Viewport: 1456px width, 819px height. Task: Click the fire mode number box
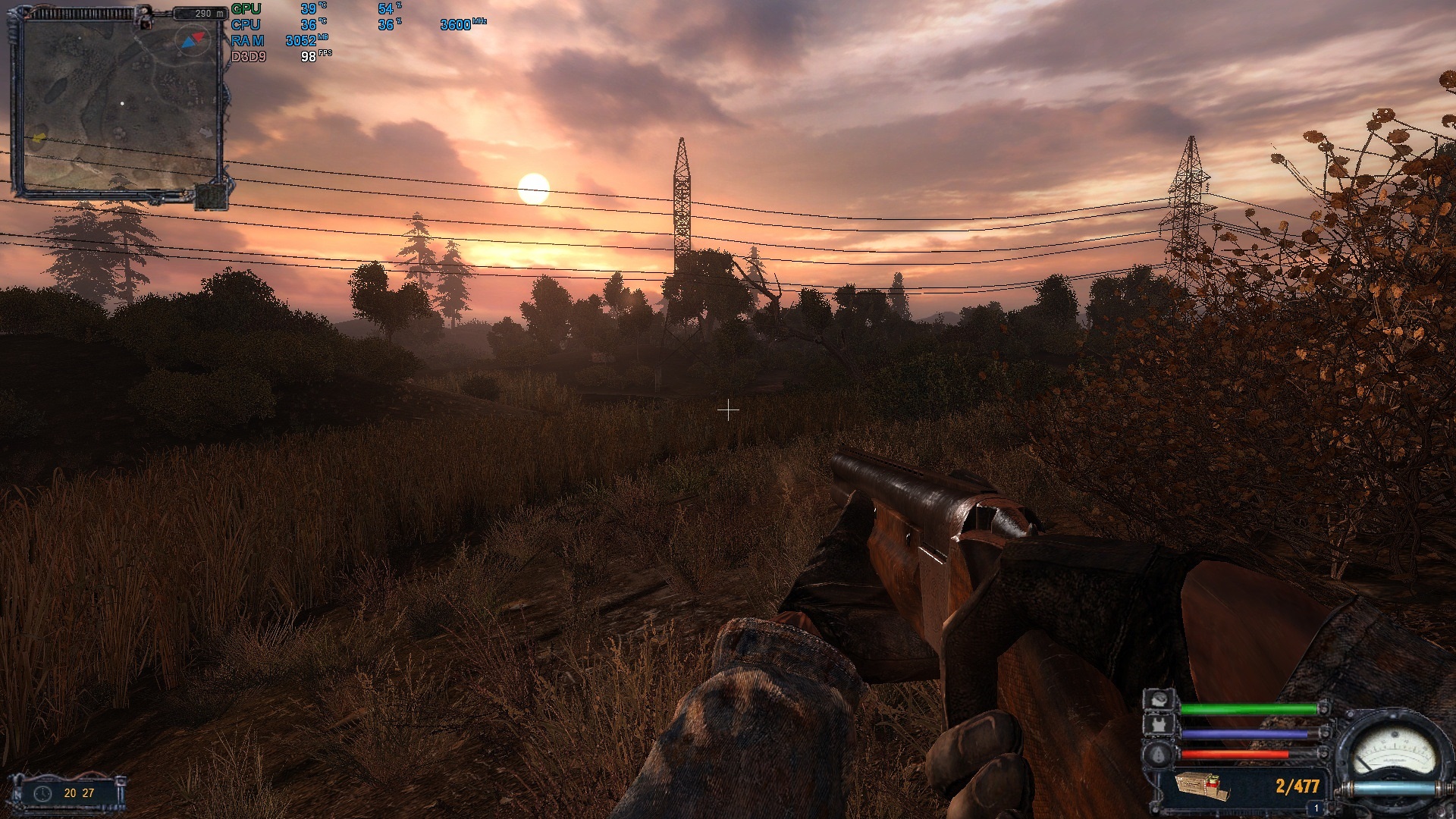(x=1316, y=809)
